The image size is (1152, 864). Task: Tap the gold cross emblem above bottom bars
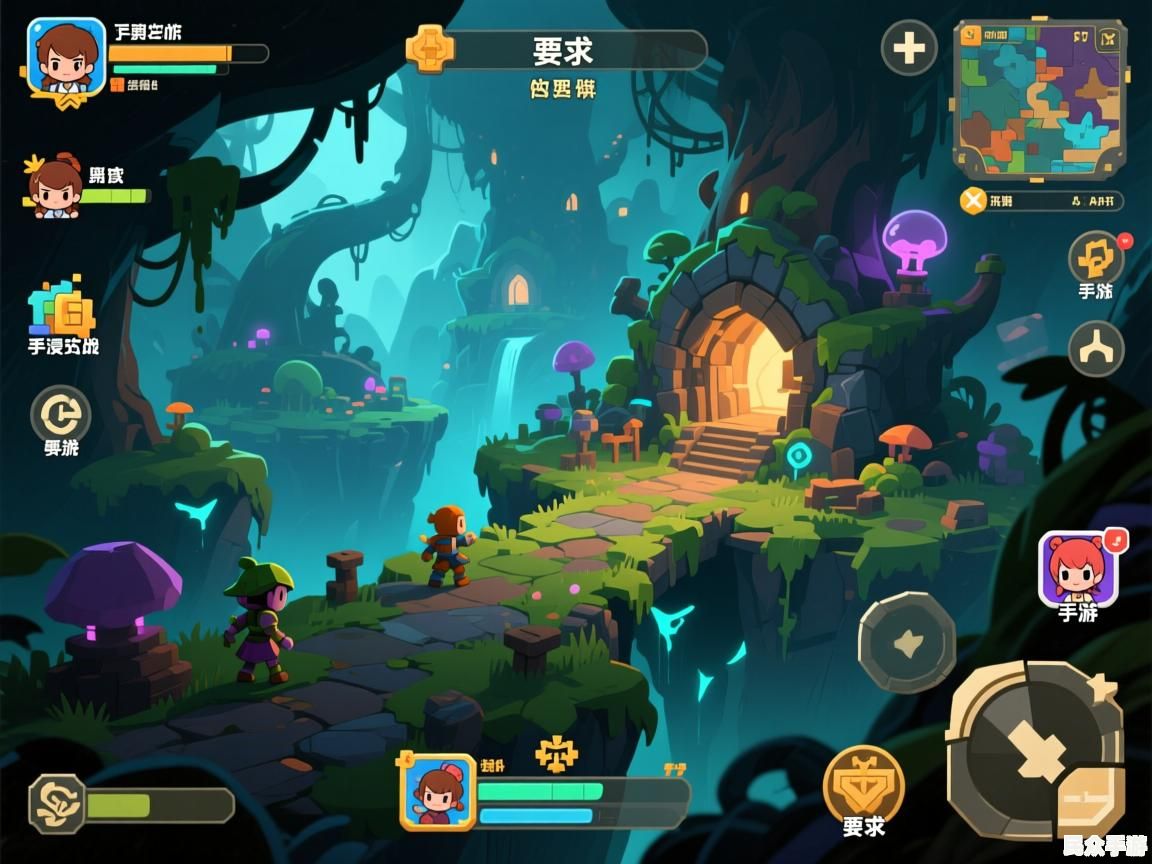(556, 754)
